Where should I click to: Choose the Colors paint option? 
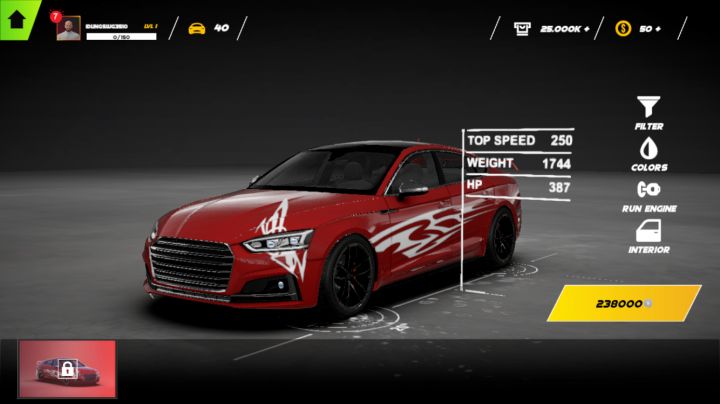pos(649,150)
